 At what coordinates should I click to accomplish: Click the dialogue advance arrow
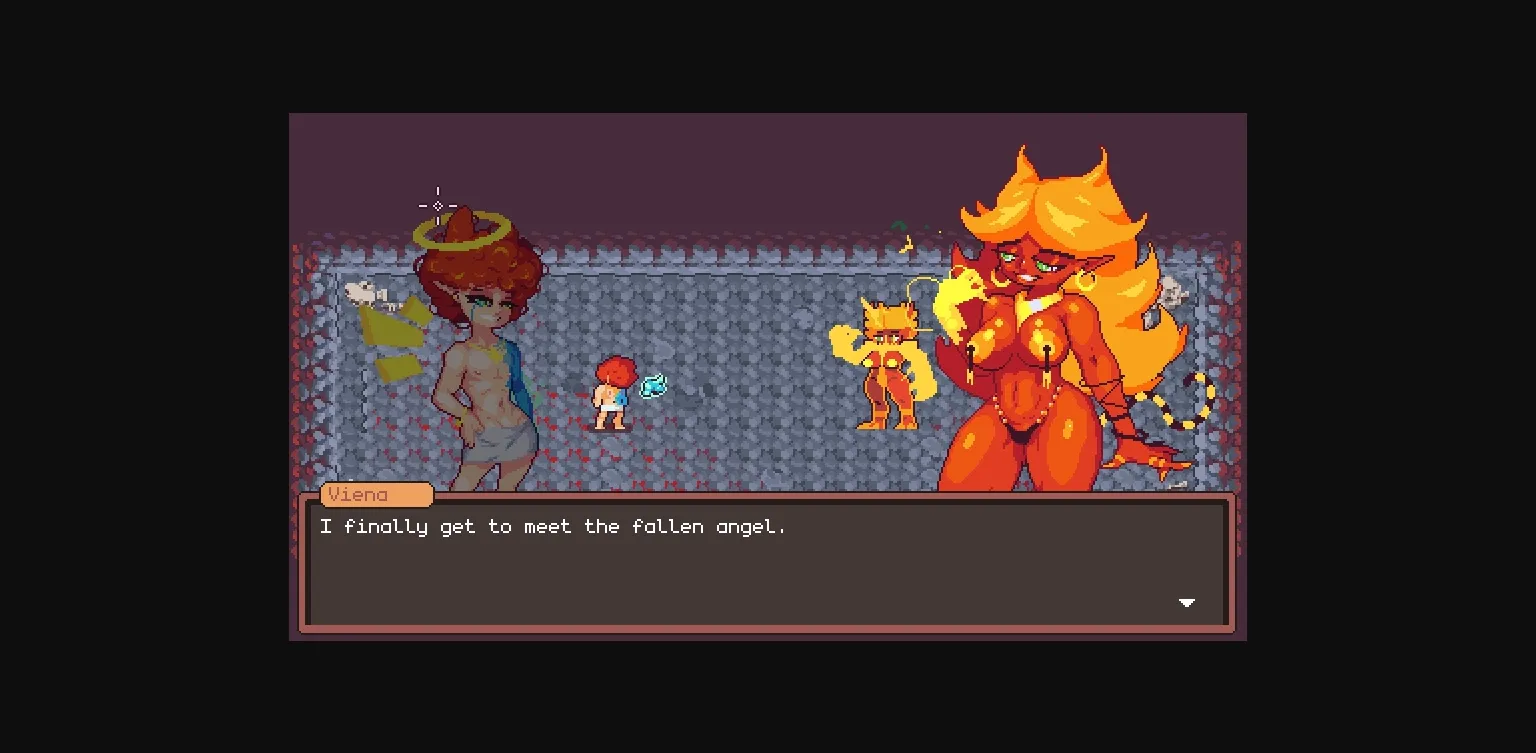click(1186, 603)
